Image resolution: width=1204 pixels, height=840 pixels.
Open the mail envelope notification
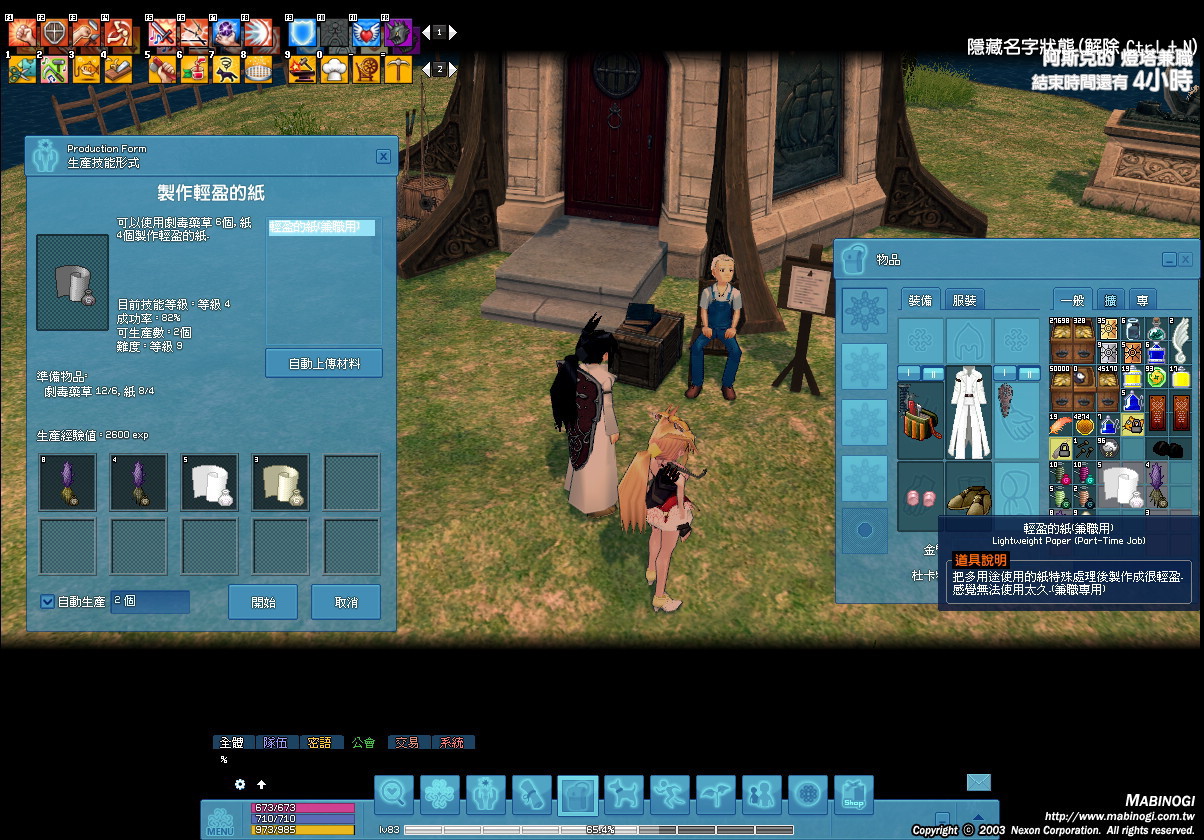tap(978, 782)
